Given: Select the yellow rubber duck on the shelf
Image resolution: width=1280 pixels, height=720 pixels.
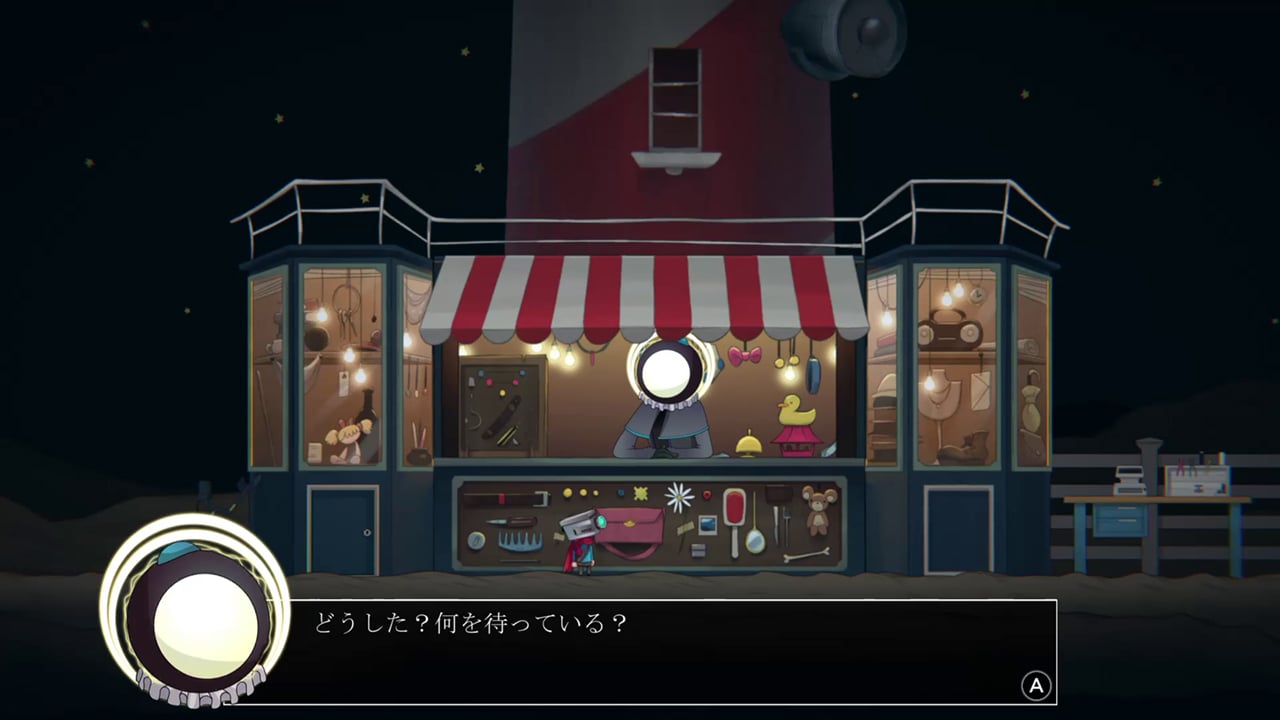Looking at the screenshot, I should 795,410.
